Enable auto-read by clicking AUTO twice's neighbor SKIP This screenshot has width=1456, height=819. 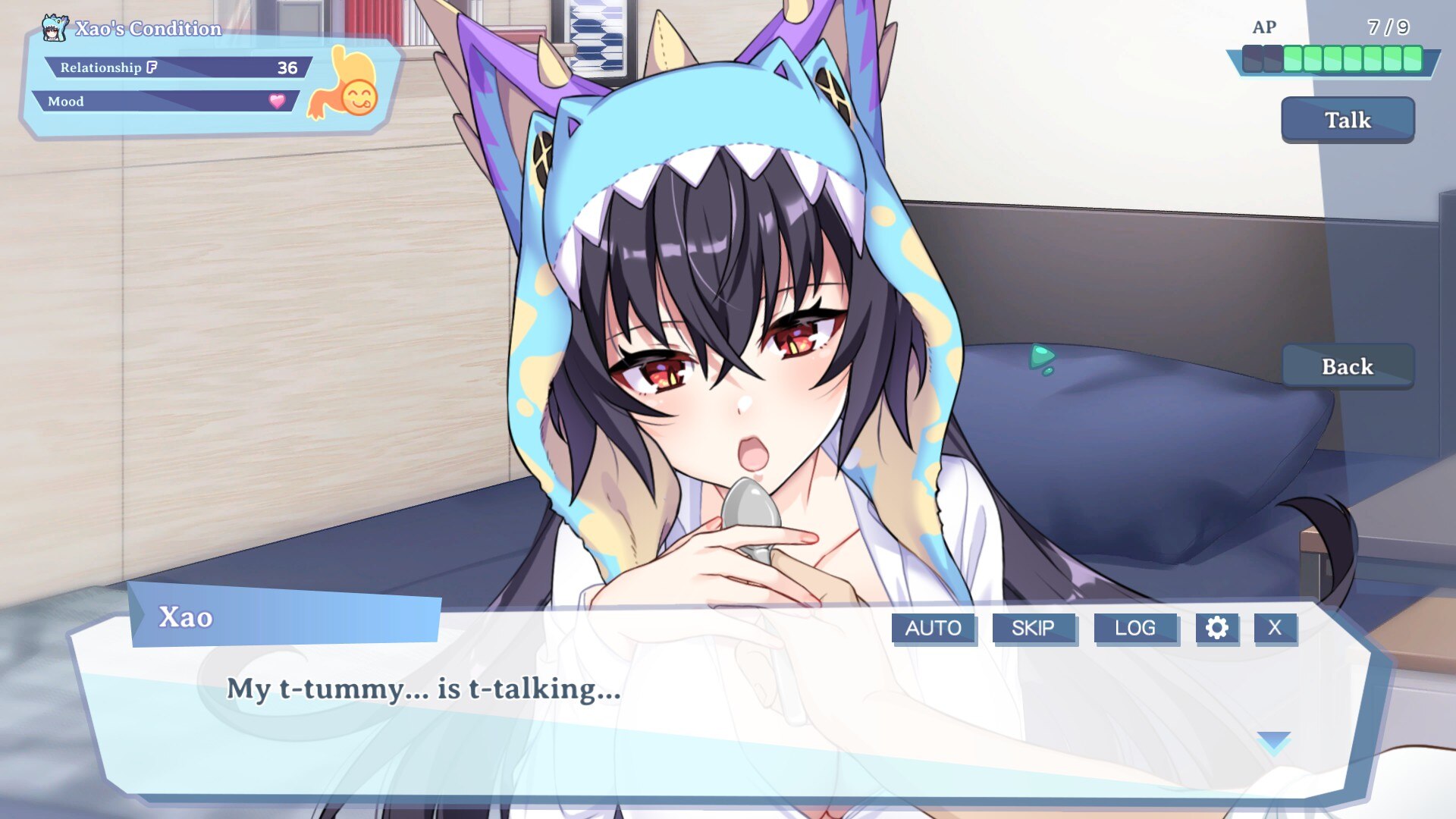1034,627
